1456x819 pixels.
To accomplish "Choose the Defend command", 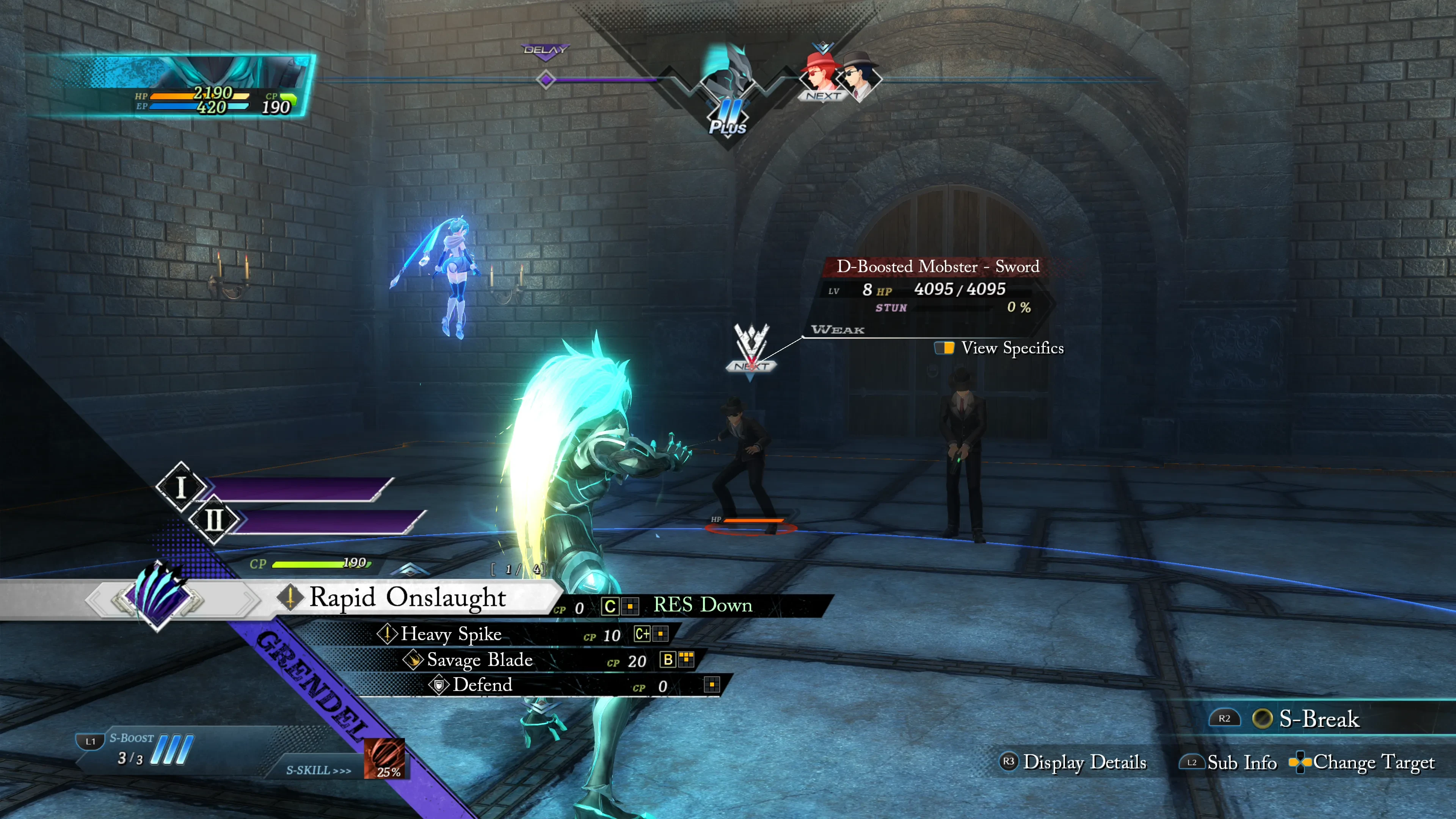I will pyautogui.click(x=482, y=685).
